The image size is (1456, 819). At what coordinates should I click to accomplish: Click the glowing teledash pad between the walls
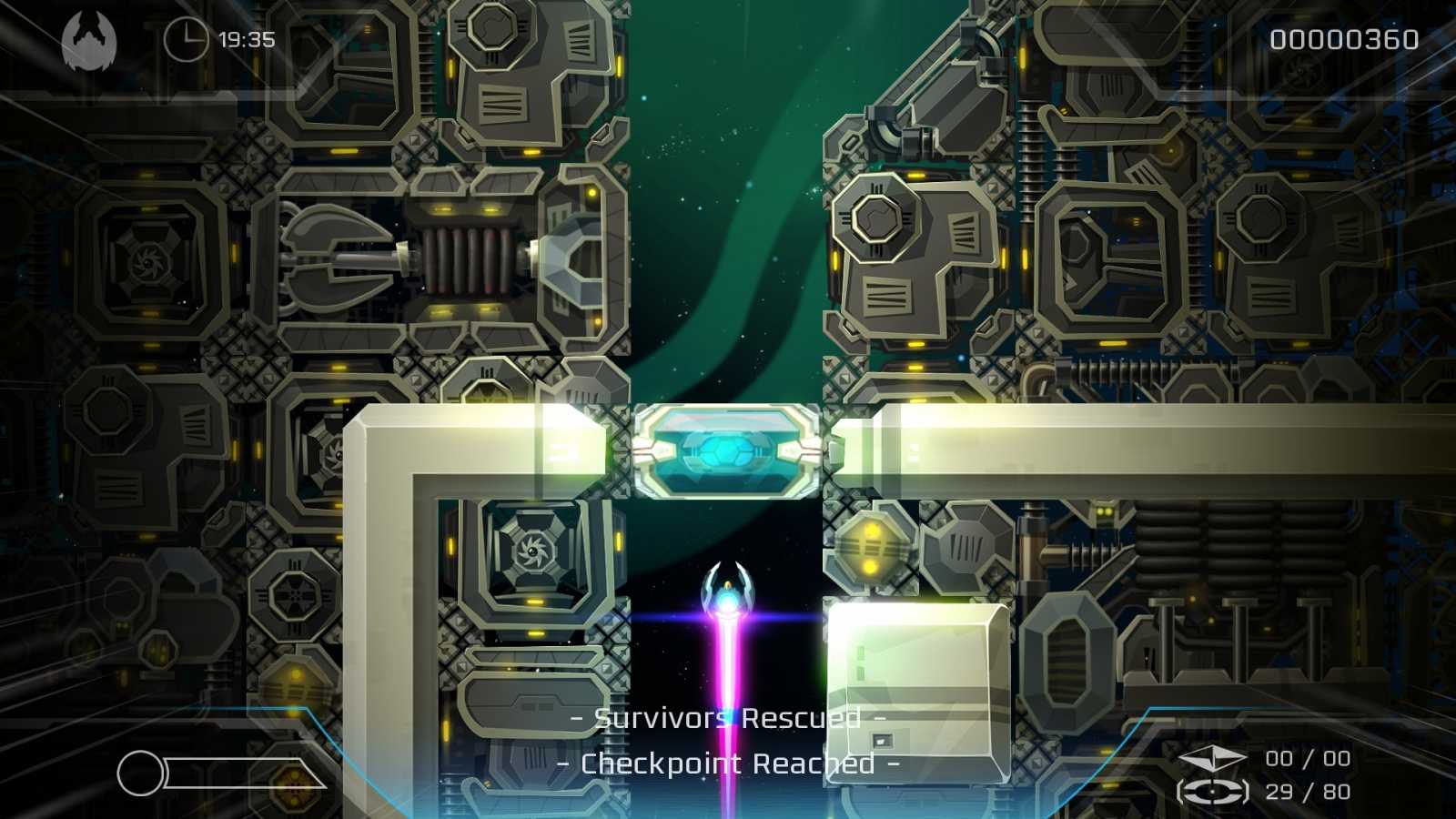coord(724,450)
